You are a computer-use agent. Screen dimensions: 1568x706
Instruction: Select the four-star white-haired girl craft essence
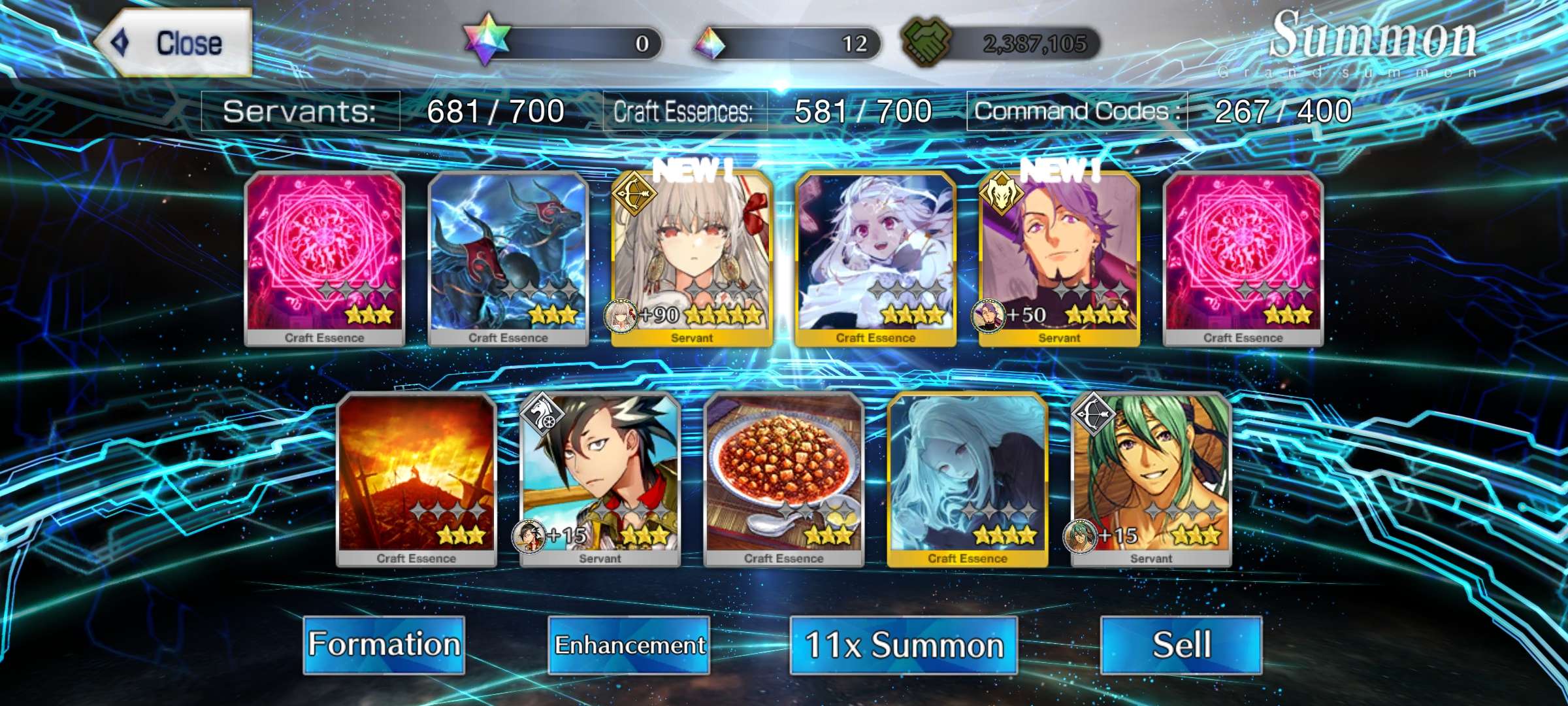[875, 258]
